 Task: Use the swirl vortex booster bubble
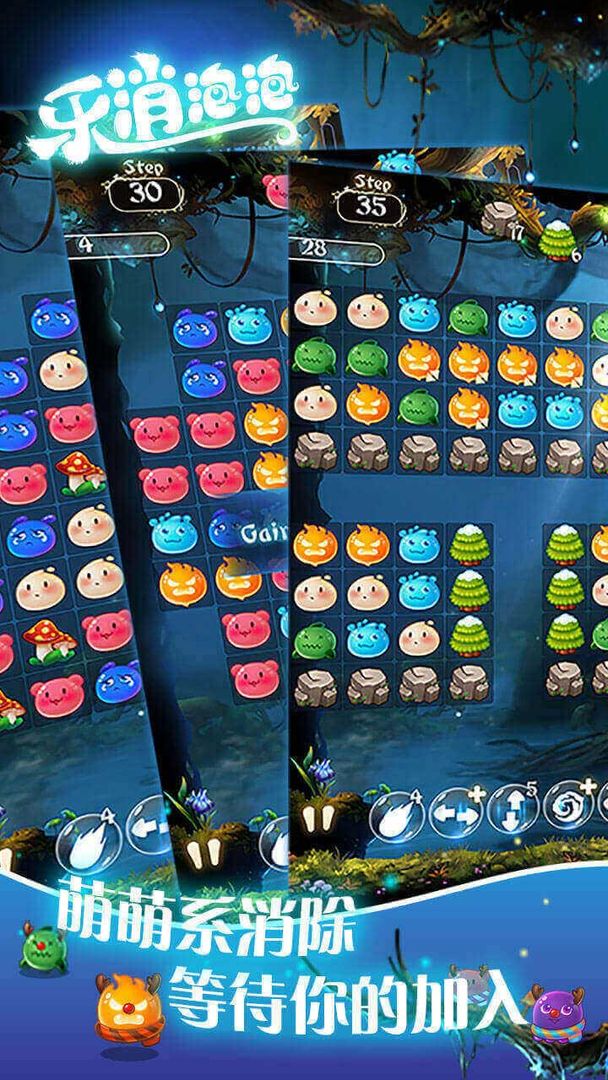(566, 806)
